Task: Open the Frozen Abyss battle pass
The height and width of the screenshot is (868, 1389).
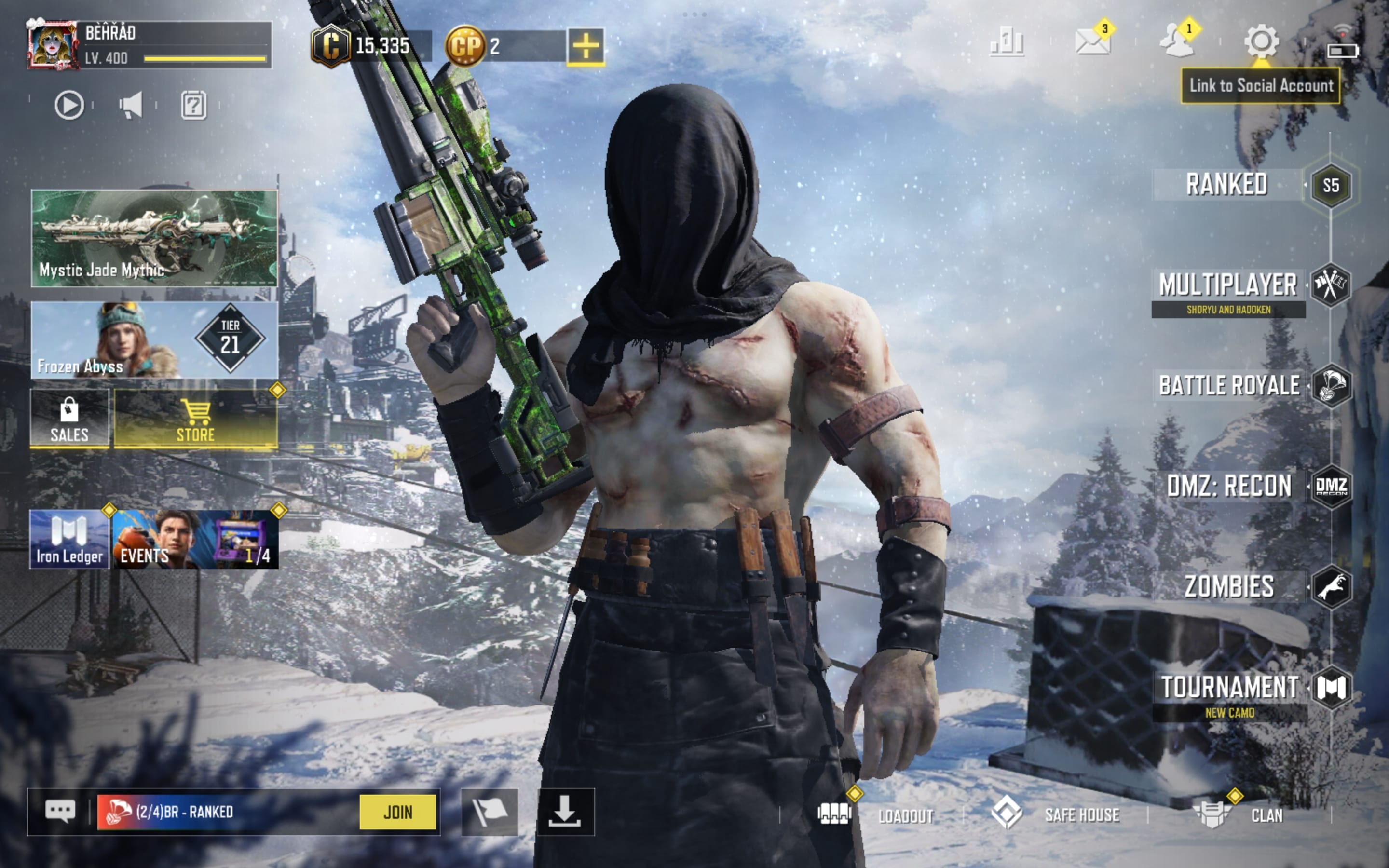Action: 154,340
